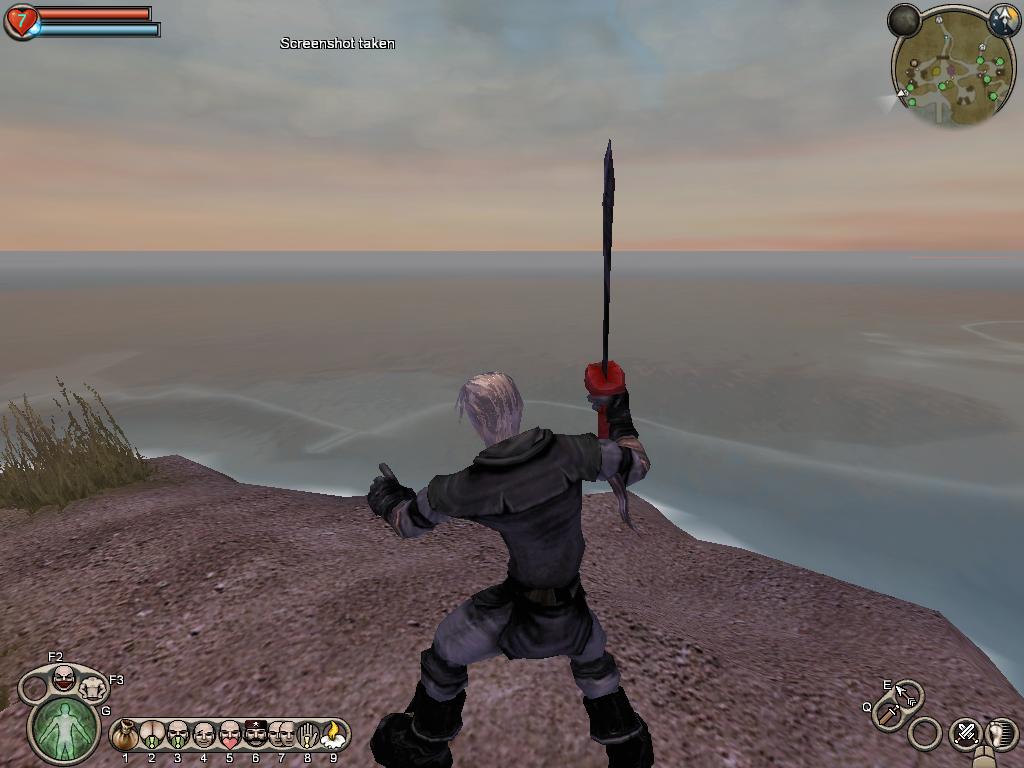Viewport: 1024px width, 768px height.
Task: Activate the expression in hotbar slot 2
Action: point(152,736)
